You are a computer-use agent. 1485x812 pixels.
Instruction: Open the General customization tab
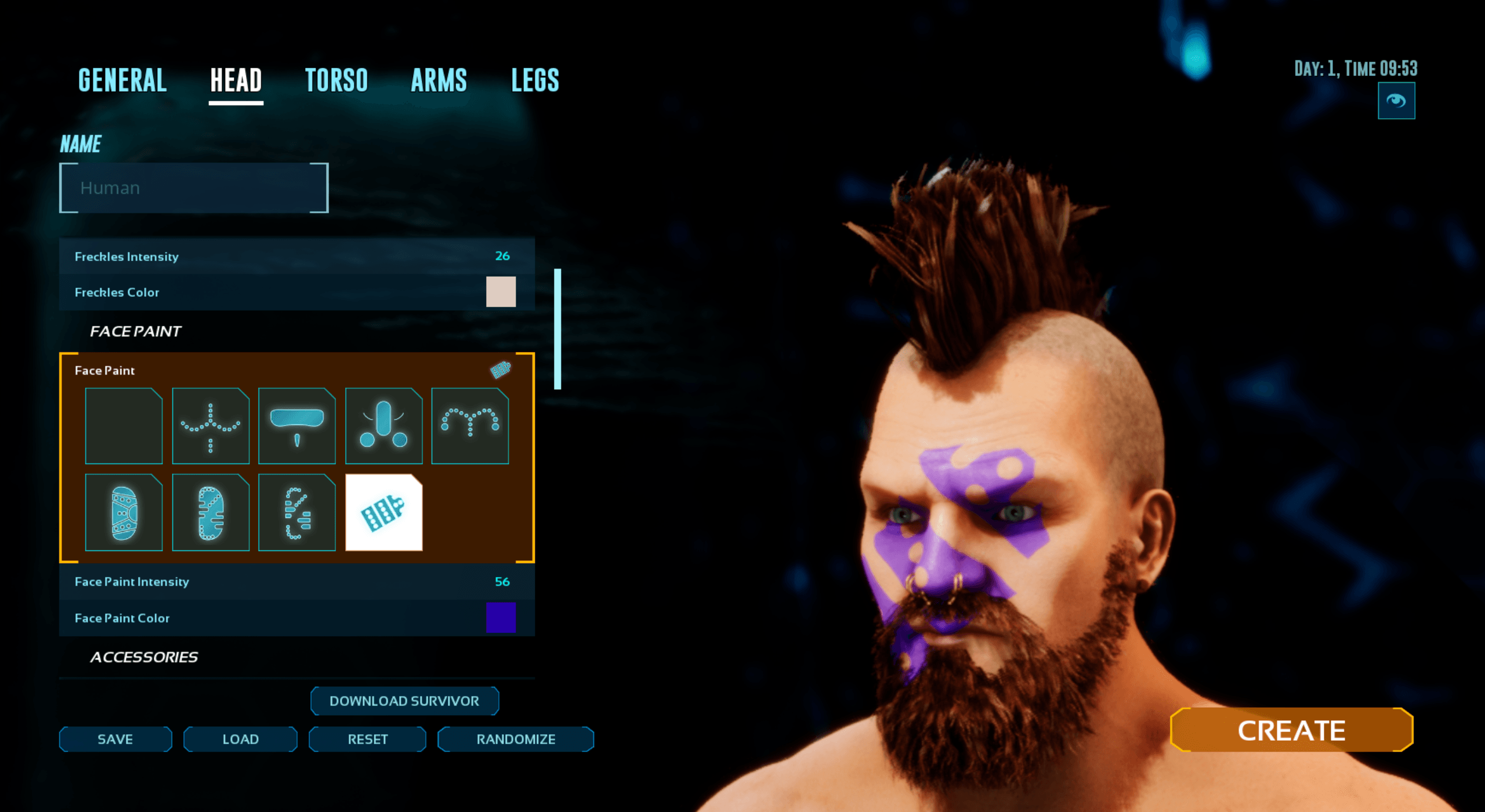(122, 80)
